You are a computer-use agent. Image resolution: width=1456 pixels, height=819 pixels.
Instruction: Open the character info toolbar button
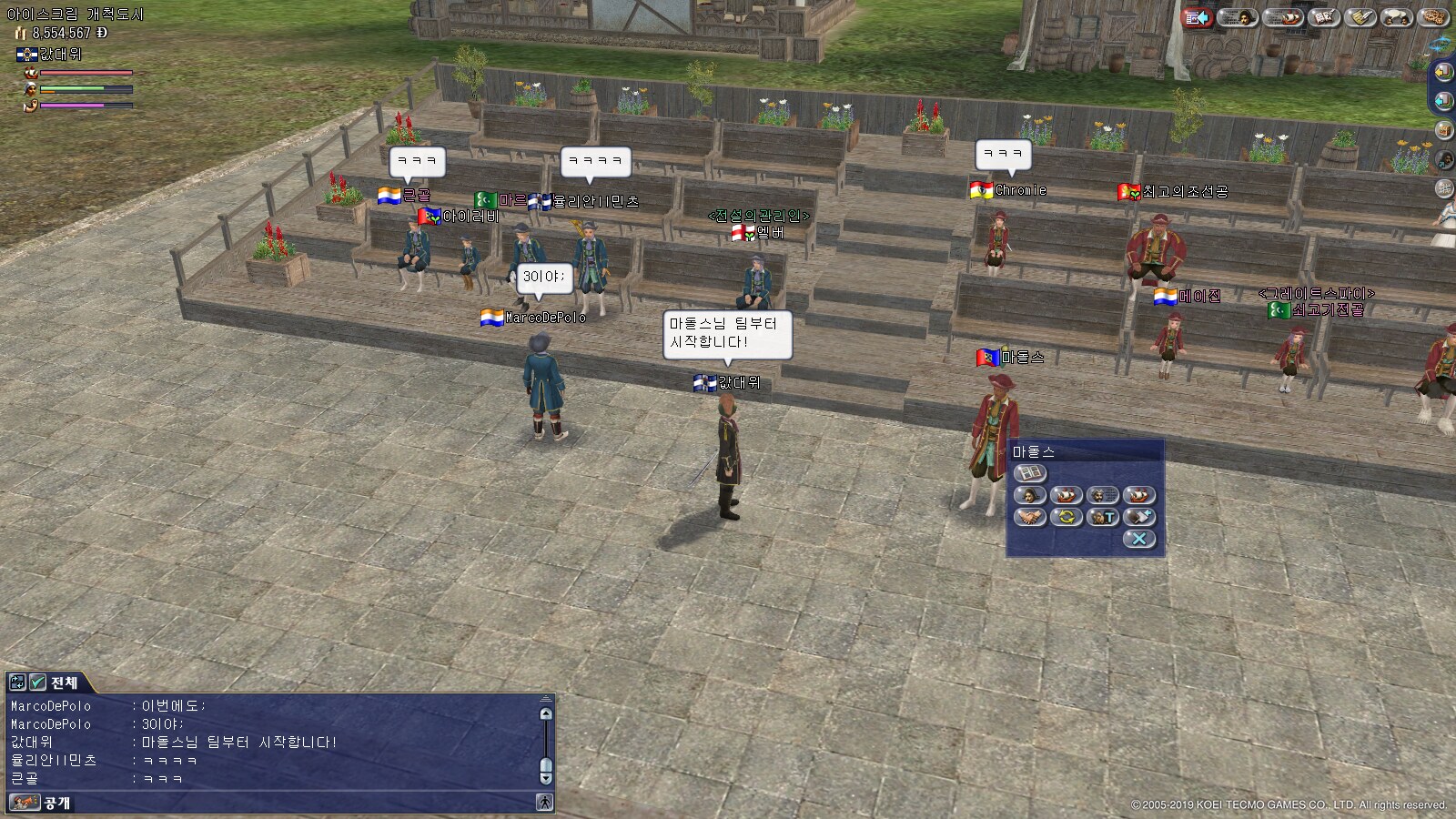(1237, 17)
